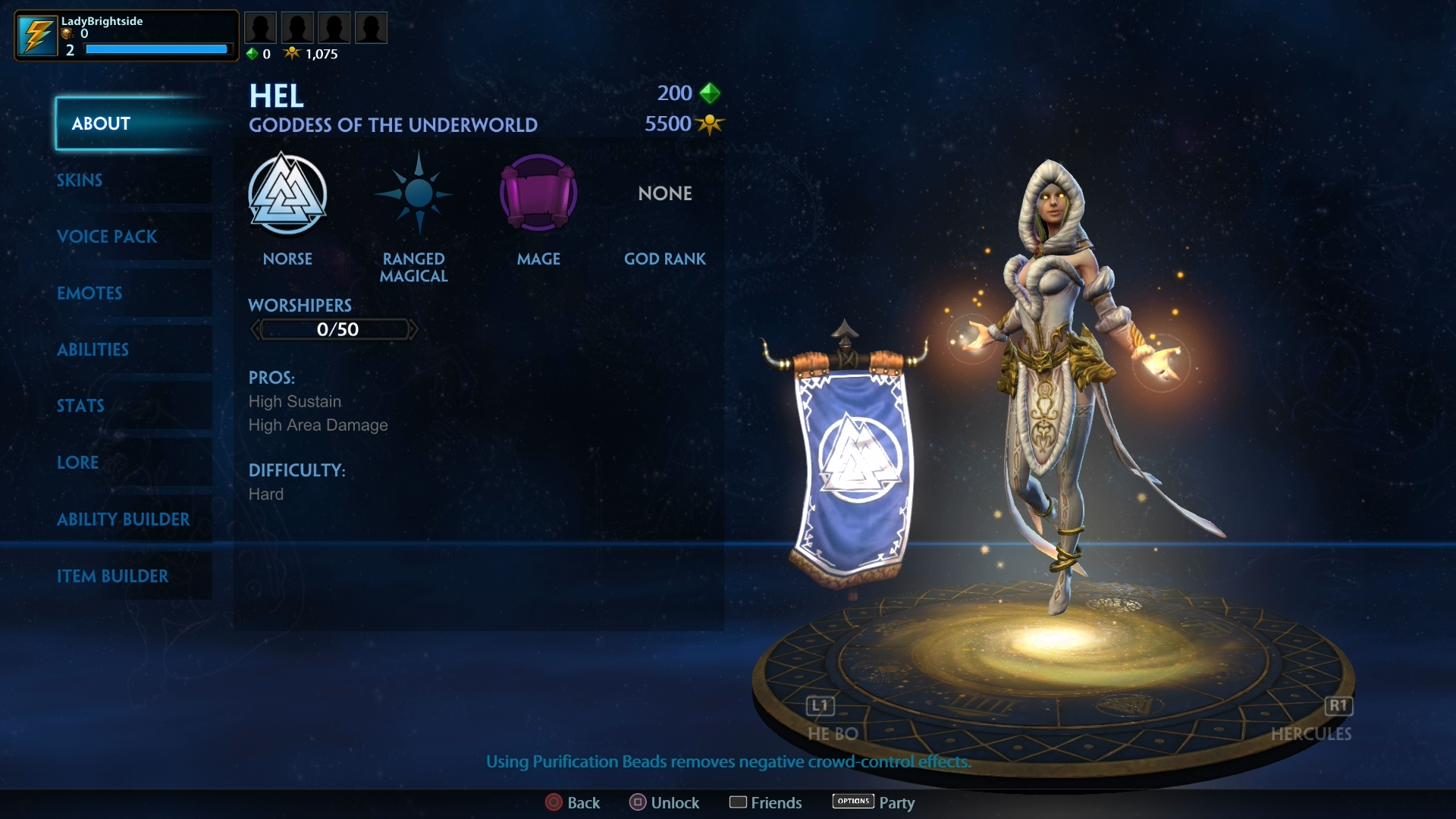Unlock Hel with Unlock button
This screenshot has width=1456, height=819.
click(x=664, y=802)
